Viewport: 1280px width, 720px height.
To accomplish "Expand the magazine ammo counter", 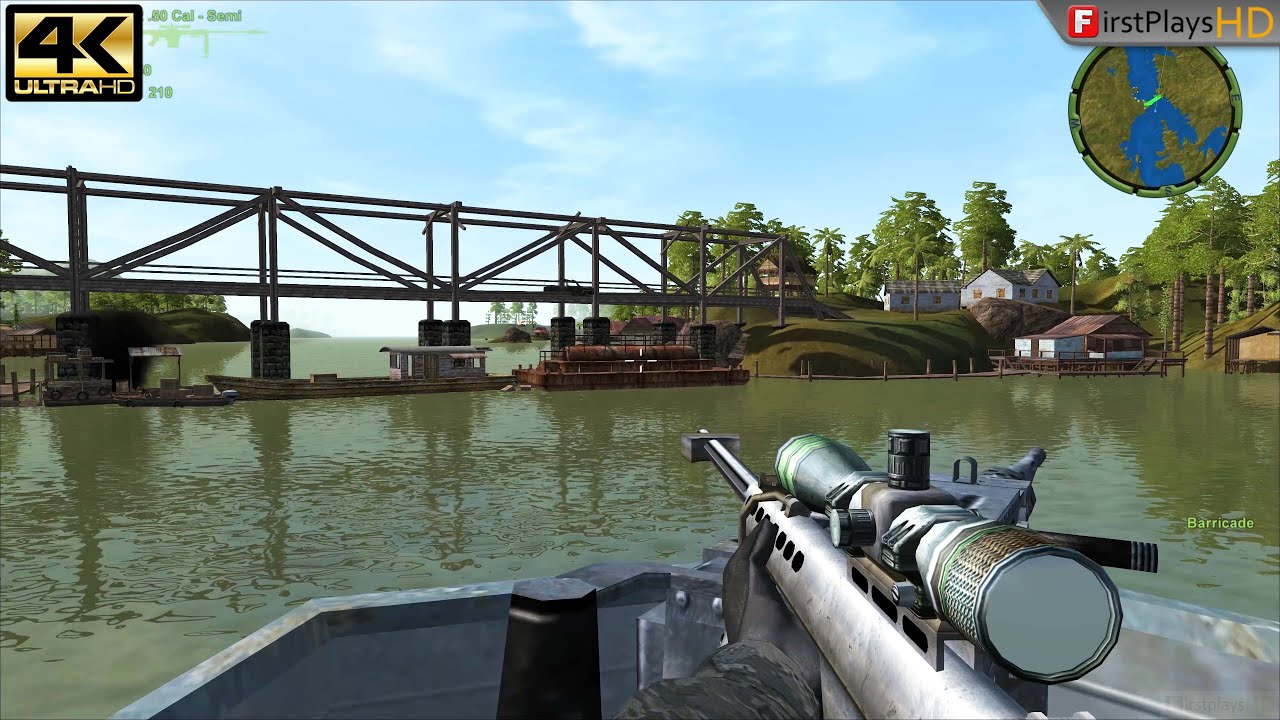I will click(x=148, y=68).
